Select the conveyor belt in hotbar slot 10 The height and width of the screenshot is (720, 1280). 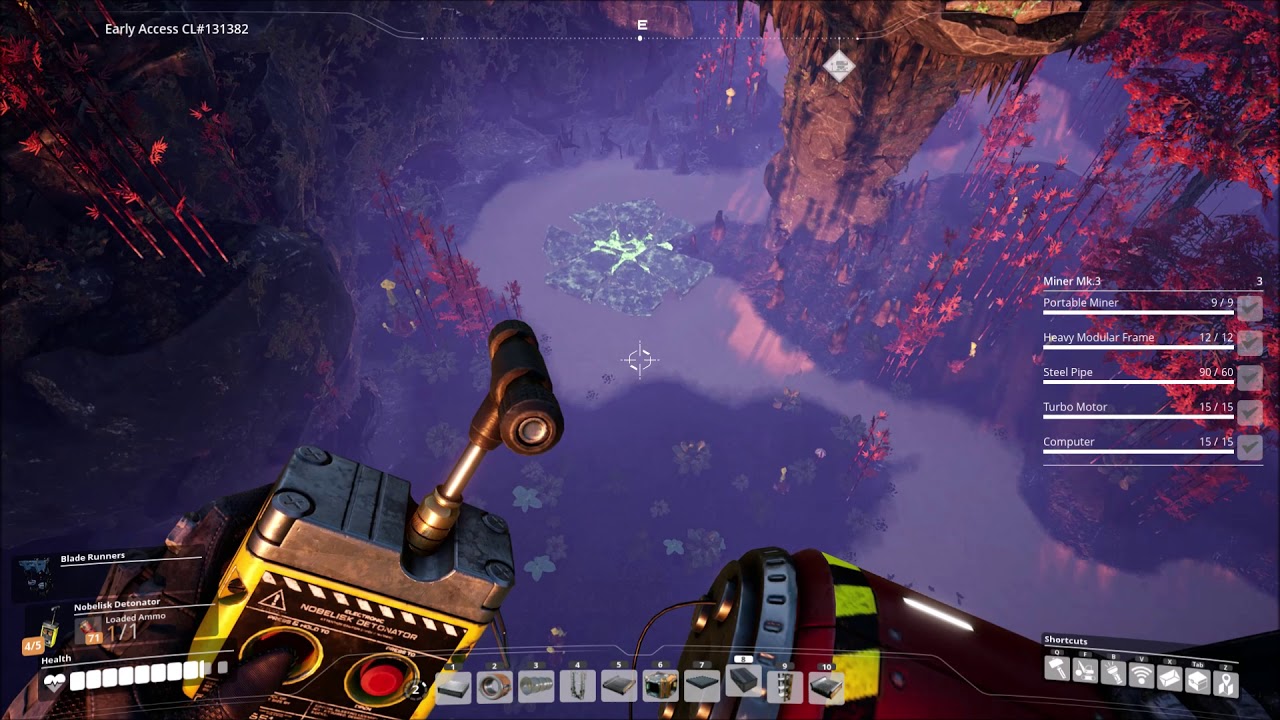click(826, 686)
